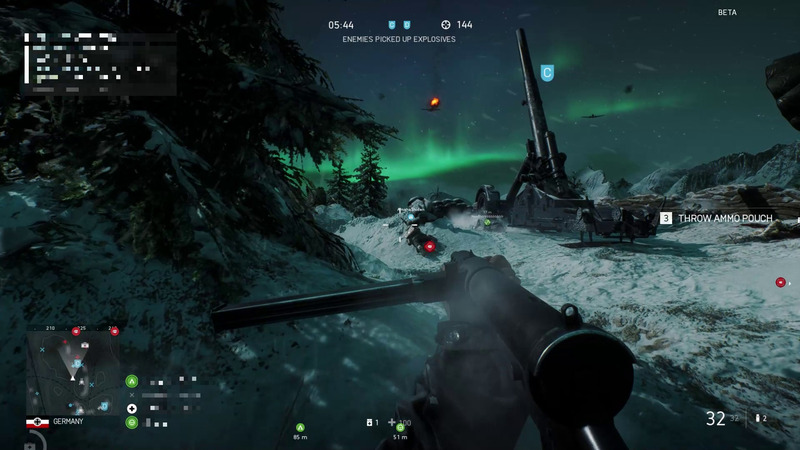
Task: Click the Germany team flag
Action: pyautogui.click(x=38, y=423)
